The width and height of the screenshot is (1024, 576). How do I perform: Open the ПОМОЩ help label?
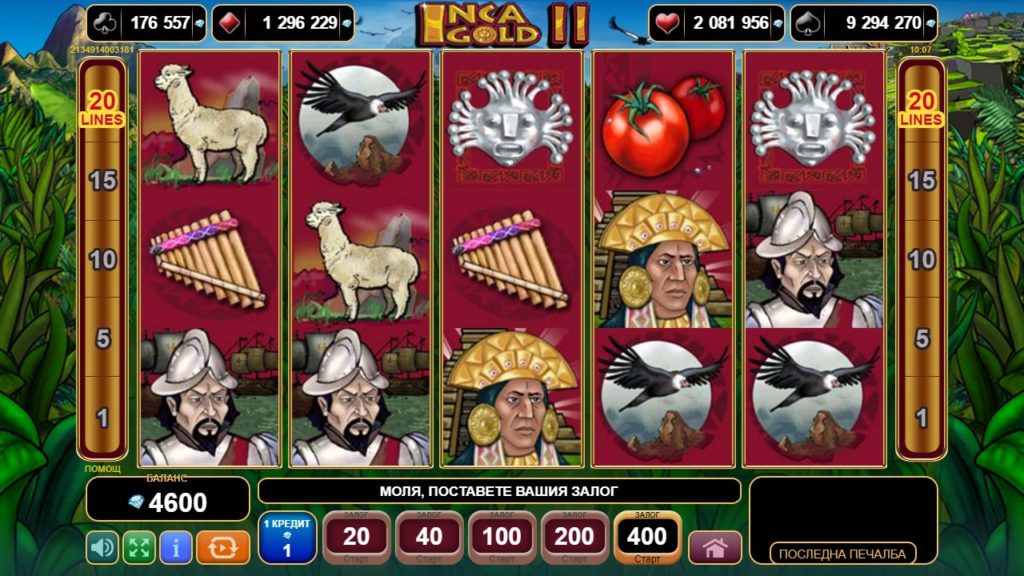pos(103,469)
